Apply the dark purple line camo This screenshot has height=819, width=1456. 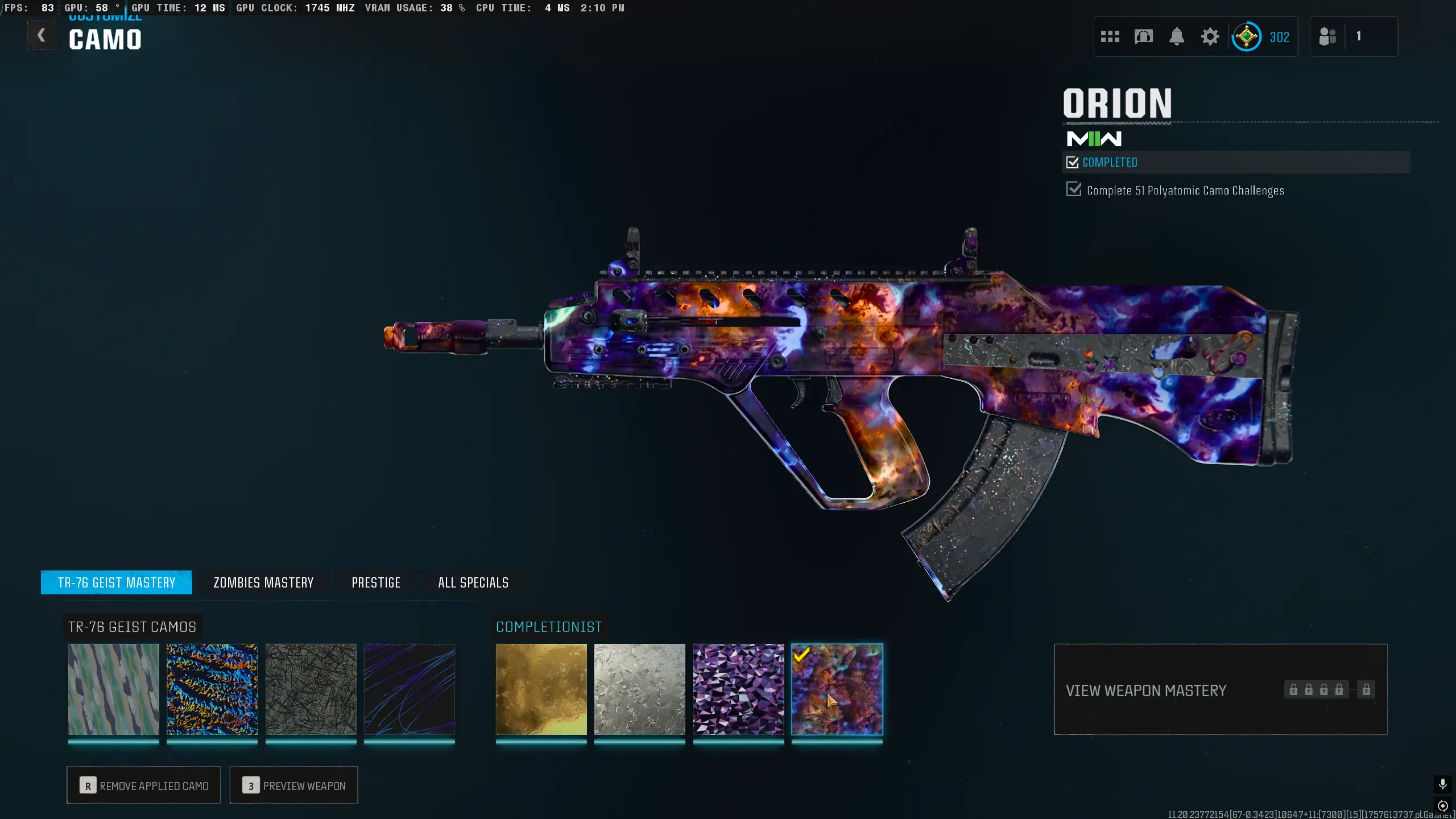coord(409,689)
